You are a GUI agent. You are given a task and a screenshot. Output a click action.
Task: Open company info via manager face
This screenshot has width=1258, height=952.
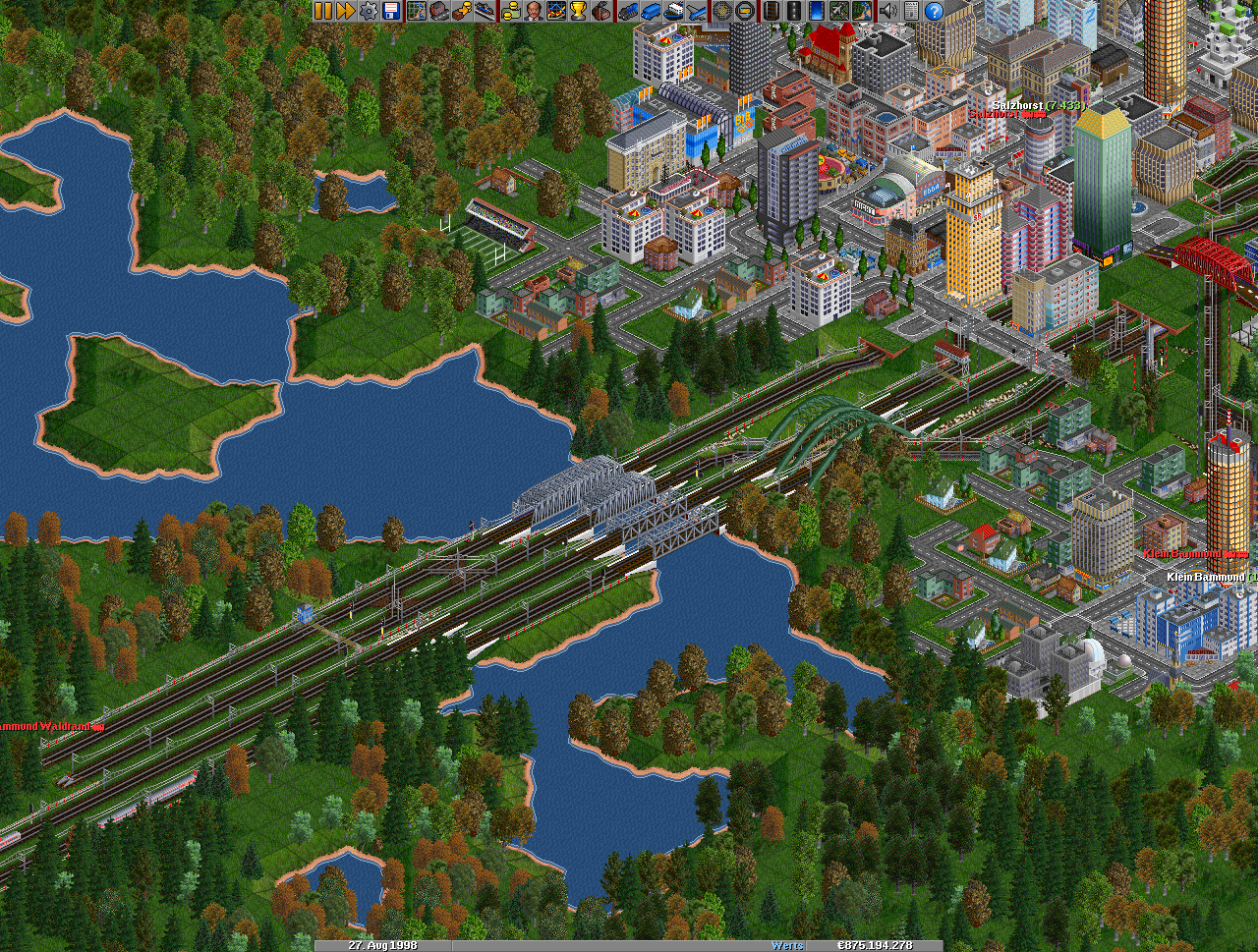(x=533, y=11)
